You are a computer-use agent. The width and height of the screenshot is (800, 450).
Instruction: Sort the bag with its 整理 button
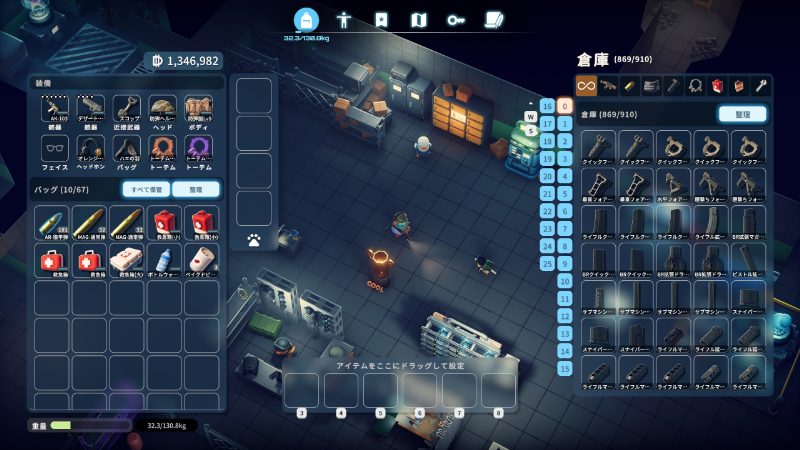(x=195, y=189)
